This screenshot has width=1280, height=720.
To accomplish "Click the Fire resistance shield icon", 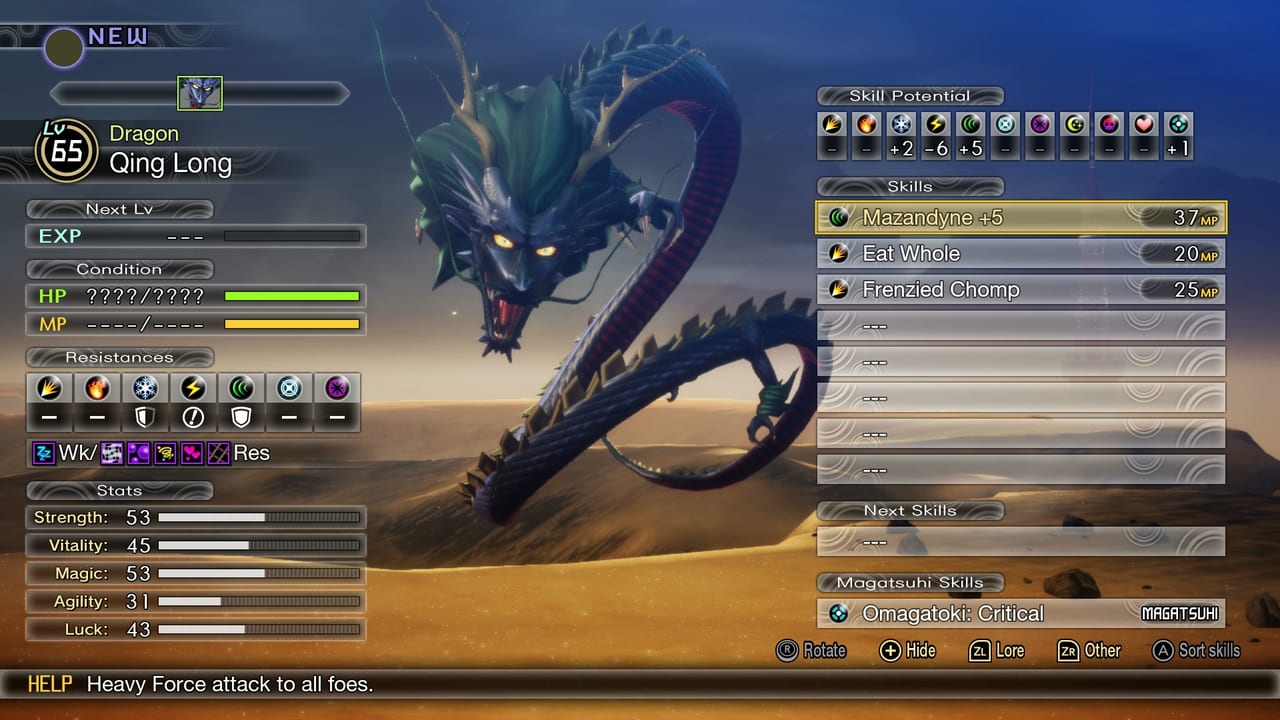I will point(97,389).
